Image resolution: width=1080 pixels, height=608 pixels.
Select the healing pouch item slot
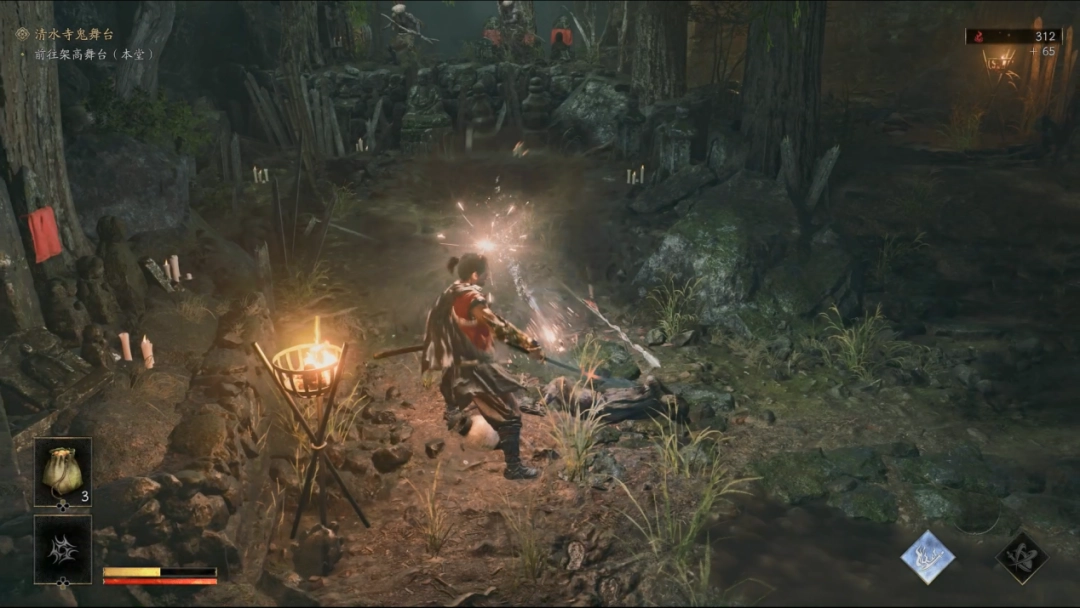[62, 471]
